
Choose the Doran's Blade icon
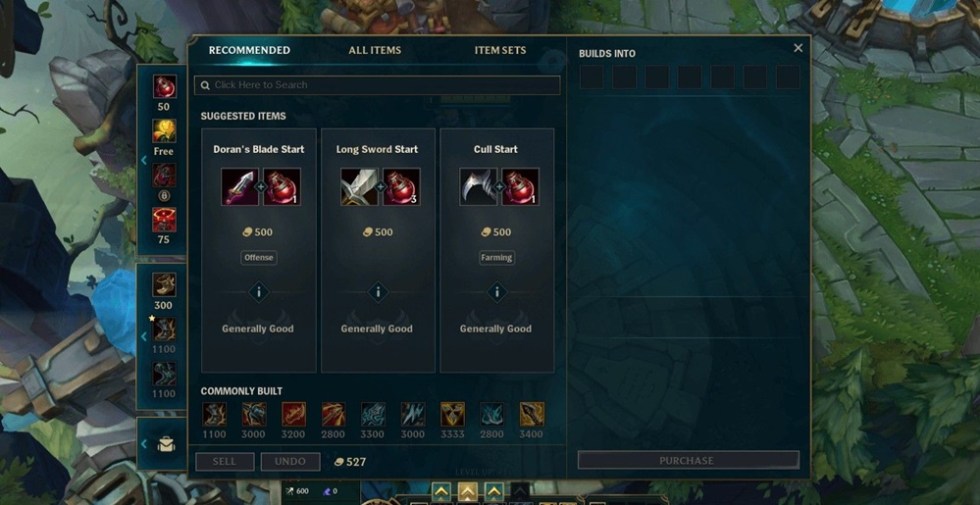[240, 187]
